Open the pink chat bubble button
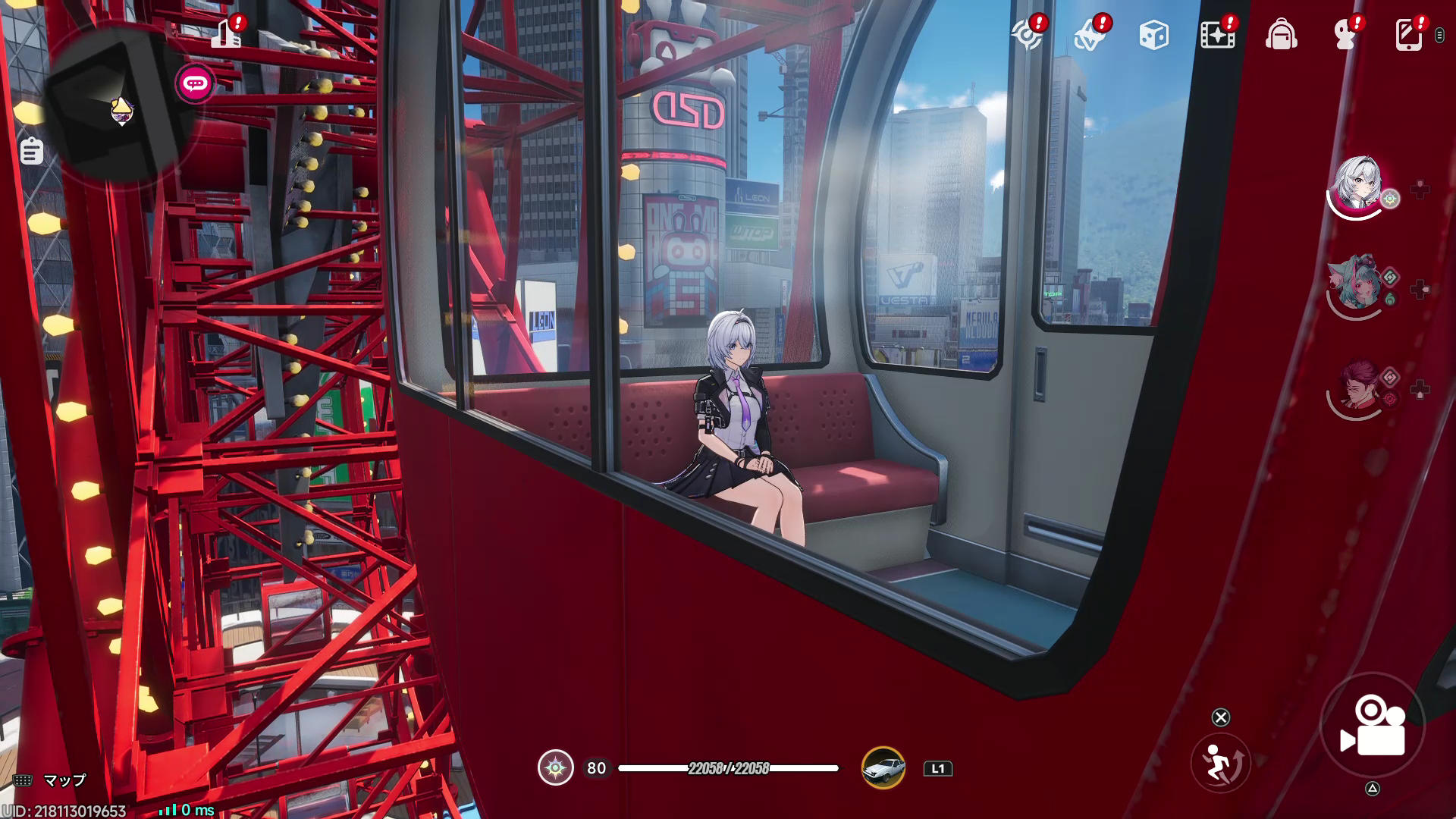This screenshot has width=1456, height=819. [195, 83]
